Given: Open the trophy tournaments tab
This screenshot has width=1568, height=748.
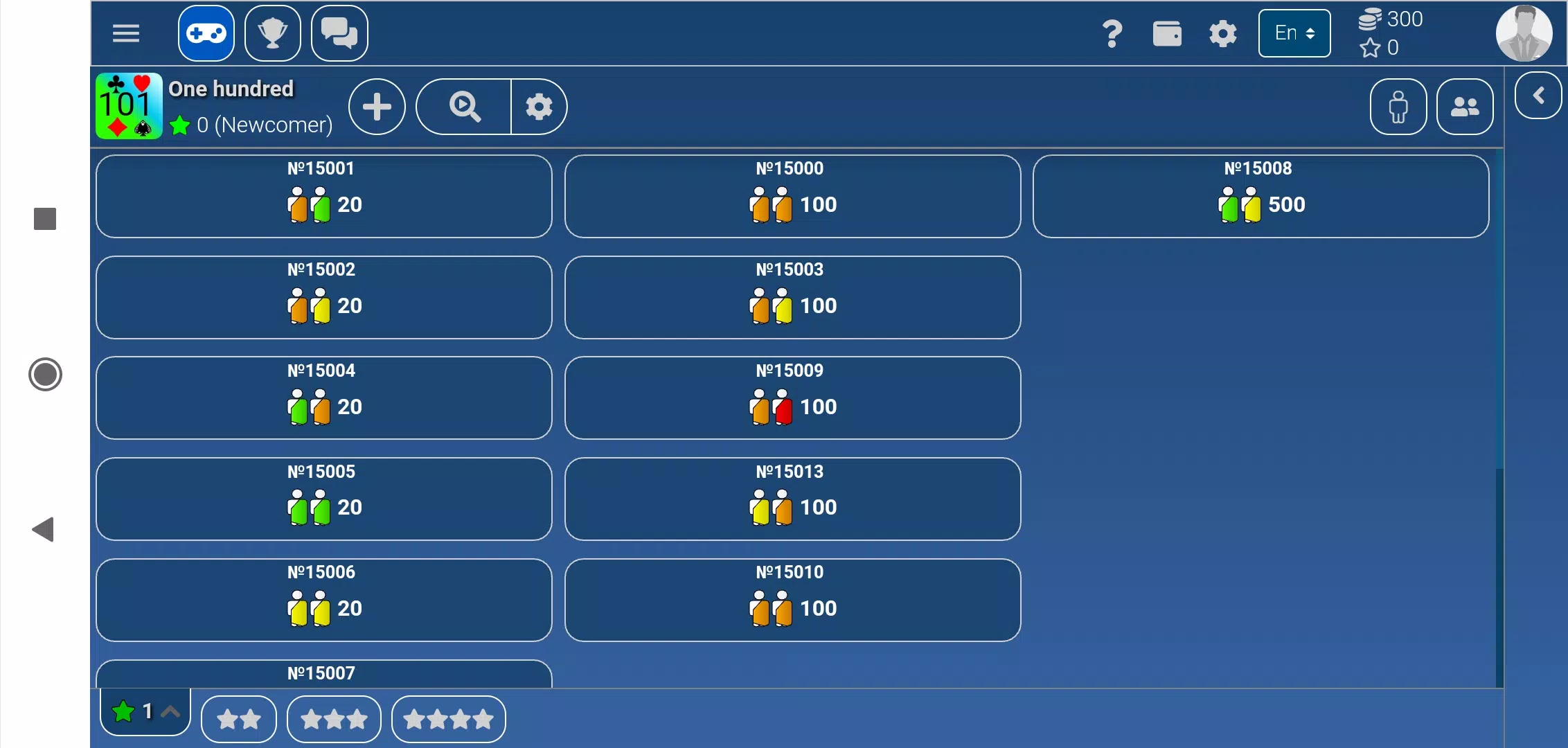Looking at the screenshot, I should pyautogui.click(x=273, y=33).
